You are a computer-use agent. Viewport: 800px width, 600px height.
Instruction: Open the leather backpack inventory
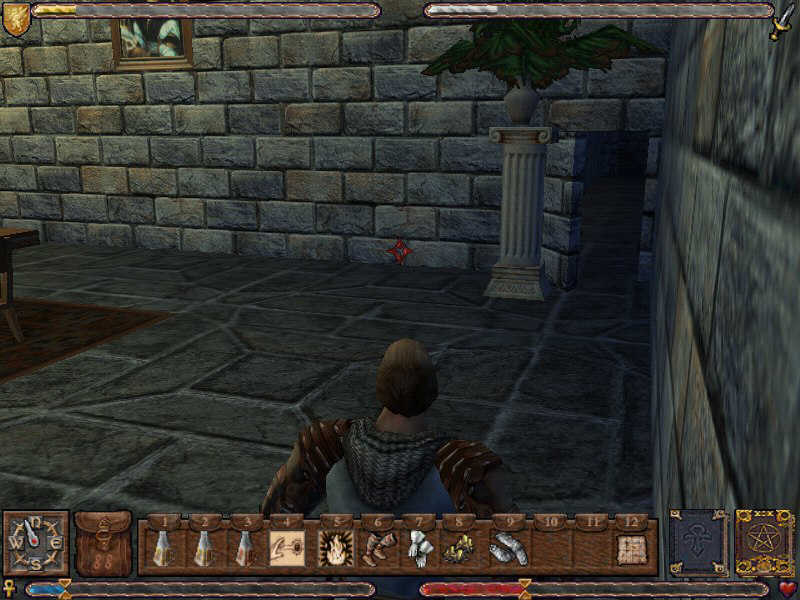pyautogui.click(x=104, y=544)
